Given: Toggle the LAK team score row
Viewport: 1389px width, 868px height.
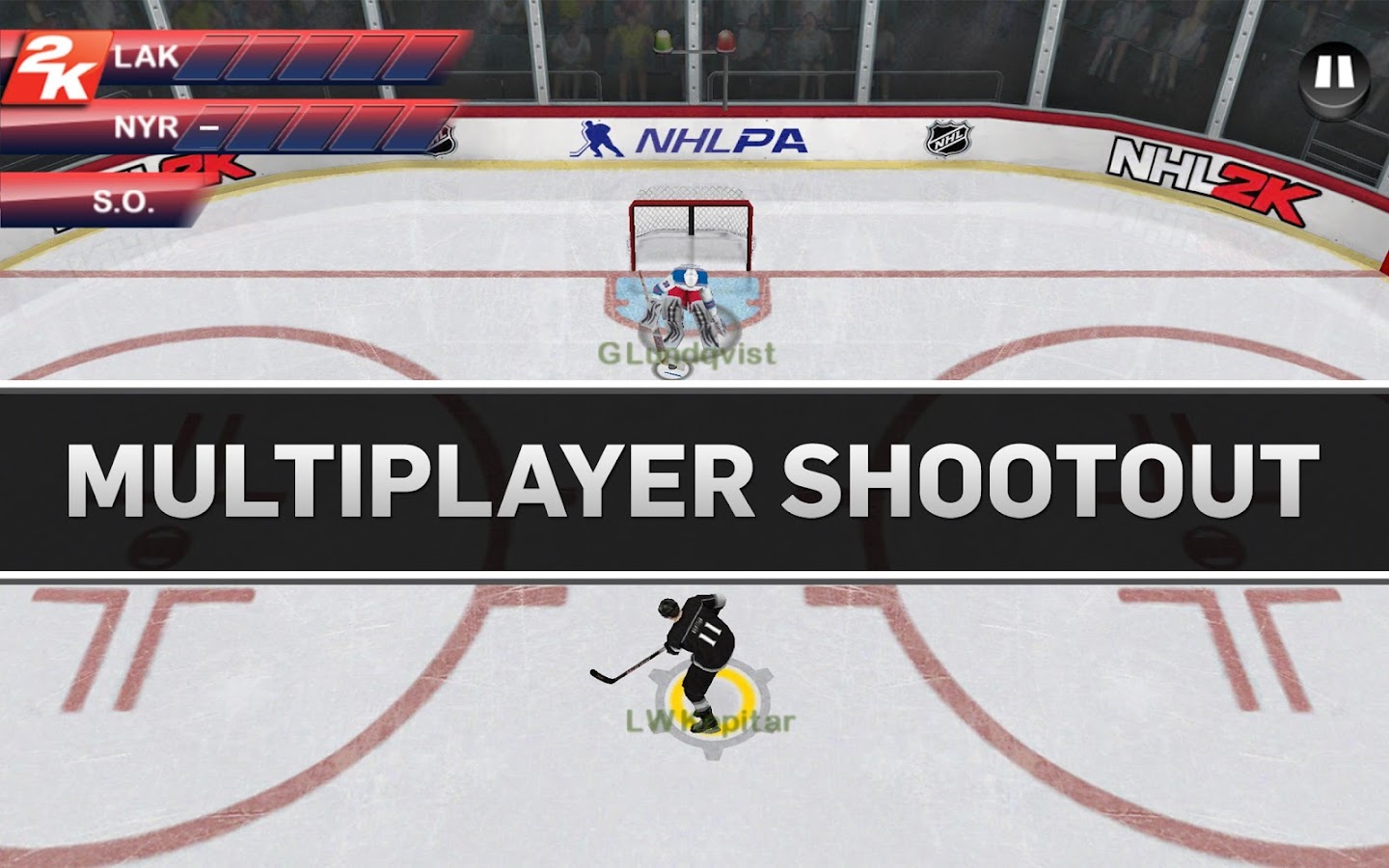Looking at the screenshot, I should [145, 55].
